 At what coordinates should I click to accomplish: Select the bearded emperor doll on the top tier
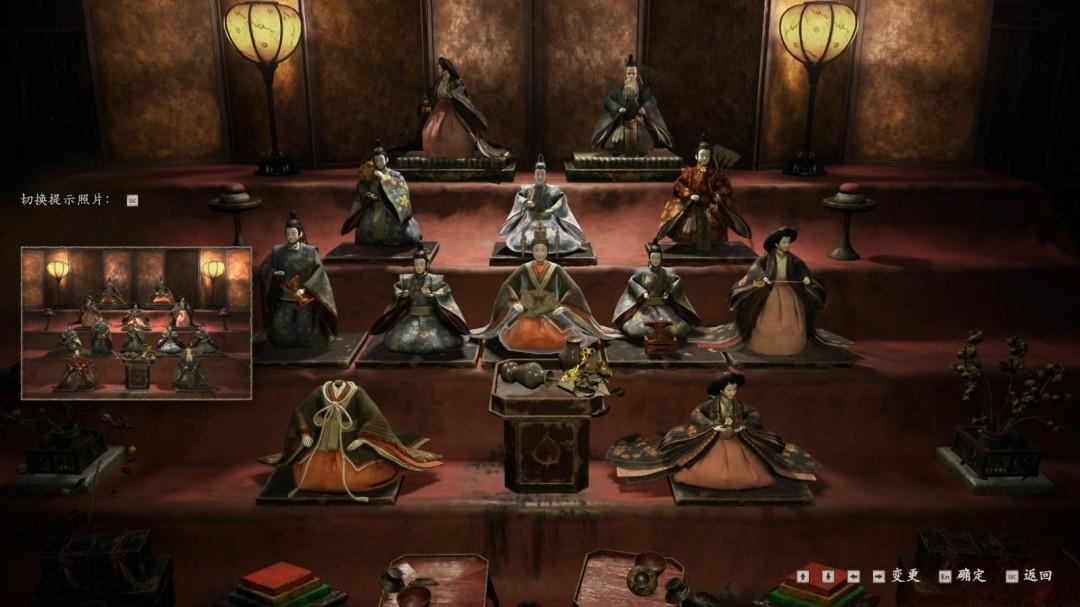630,112
